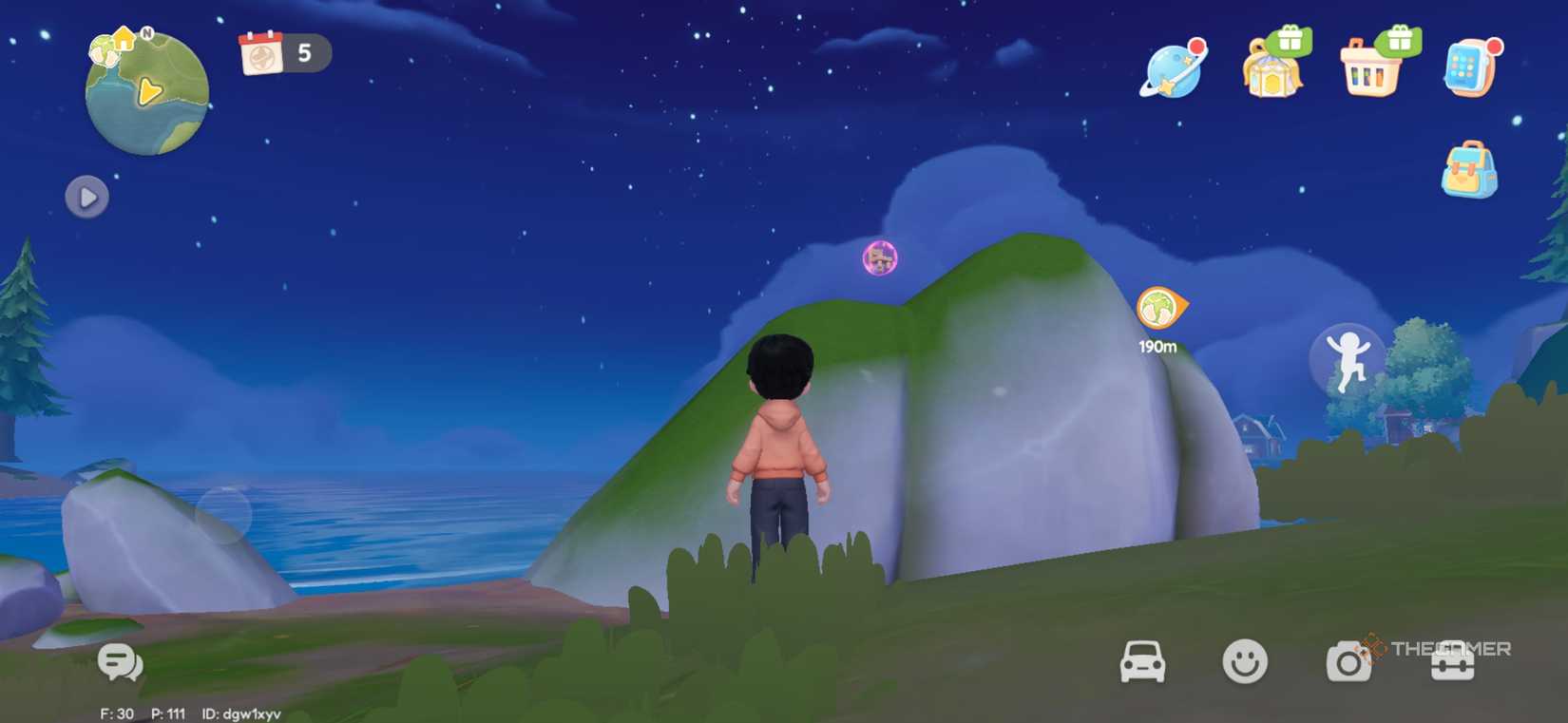Image resolution: width=1568 pixels, height=723 pixels.
Task: Open the minimap globe
Action: 147,92
